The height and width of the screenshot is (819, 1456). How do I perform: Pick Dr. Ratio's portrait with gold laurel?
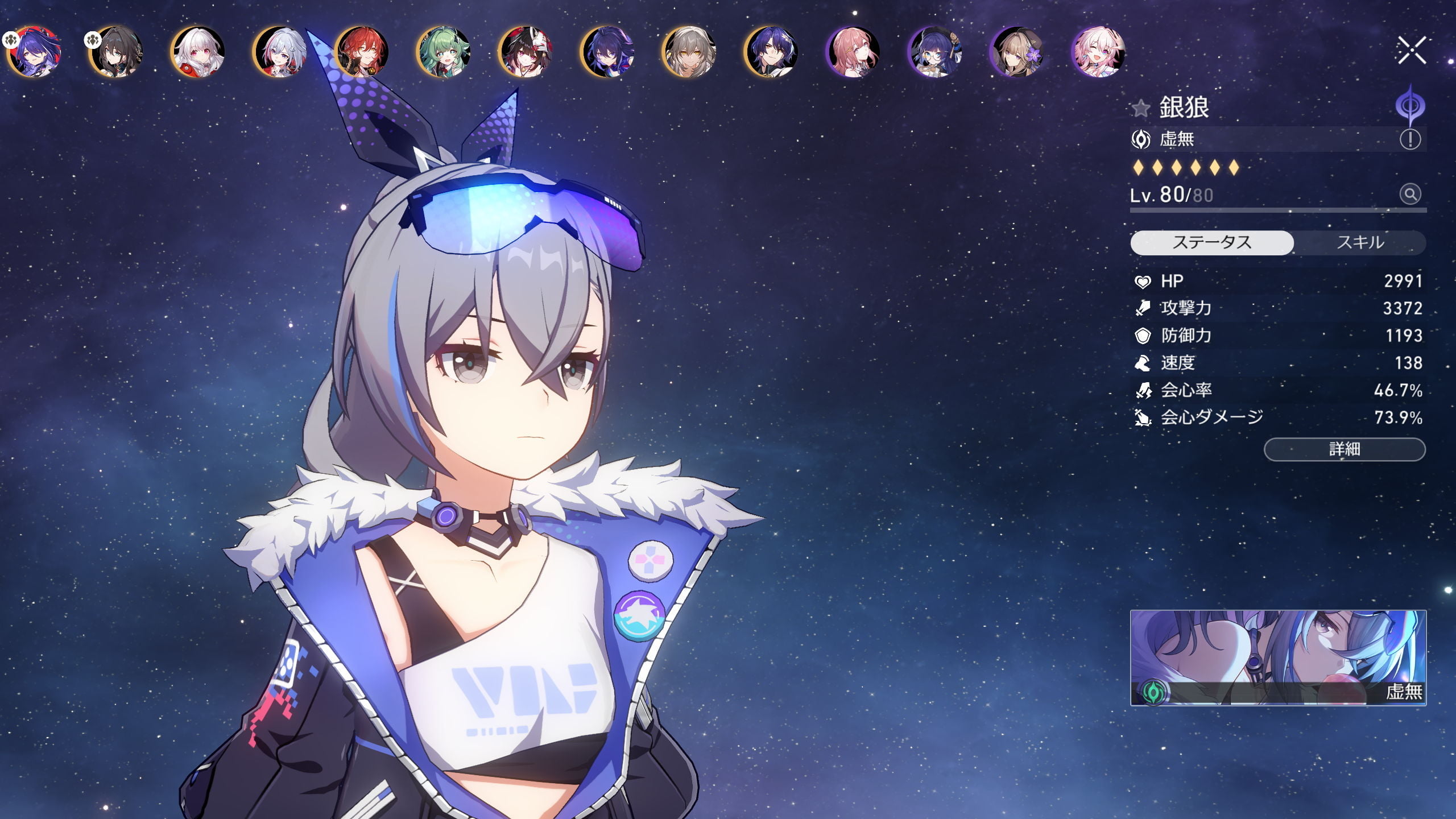coord(772,52)
